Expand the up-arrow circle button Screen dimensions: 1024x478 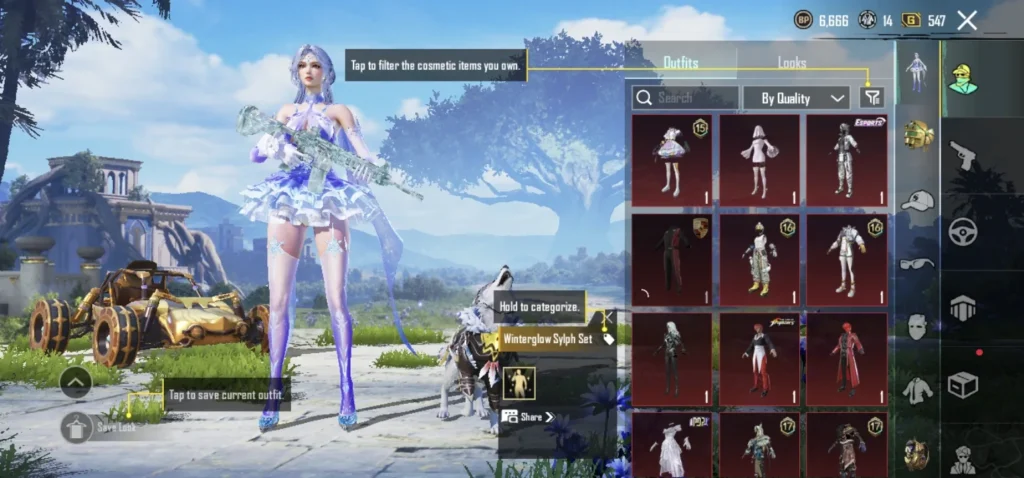[x=77, y=381]
